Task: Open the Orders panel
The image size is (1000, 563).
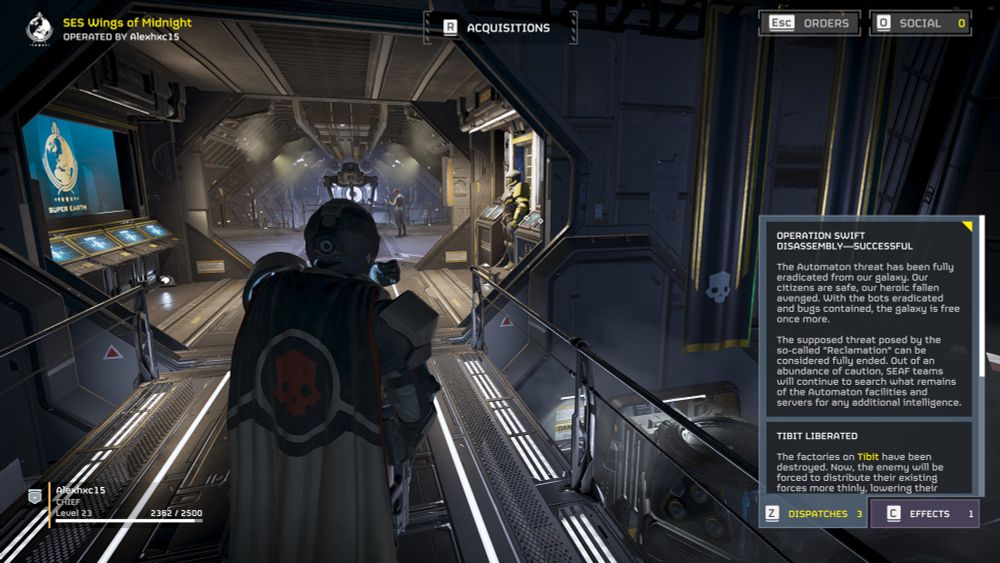Action: click(809, 23)
